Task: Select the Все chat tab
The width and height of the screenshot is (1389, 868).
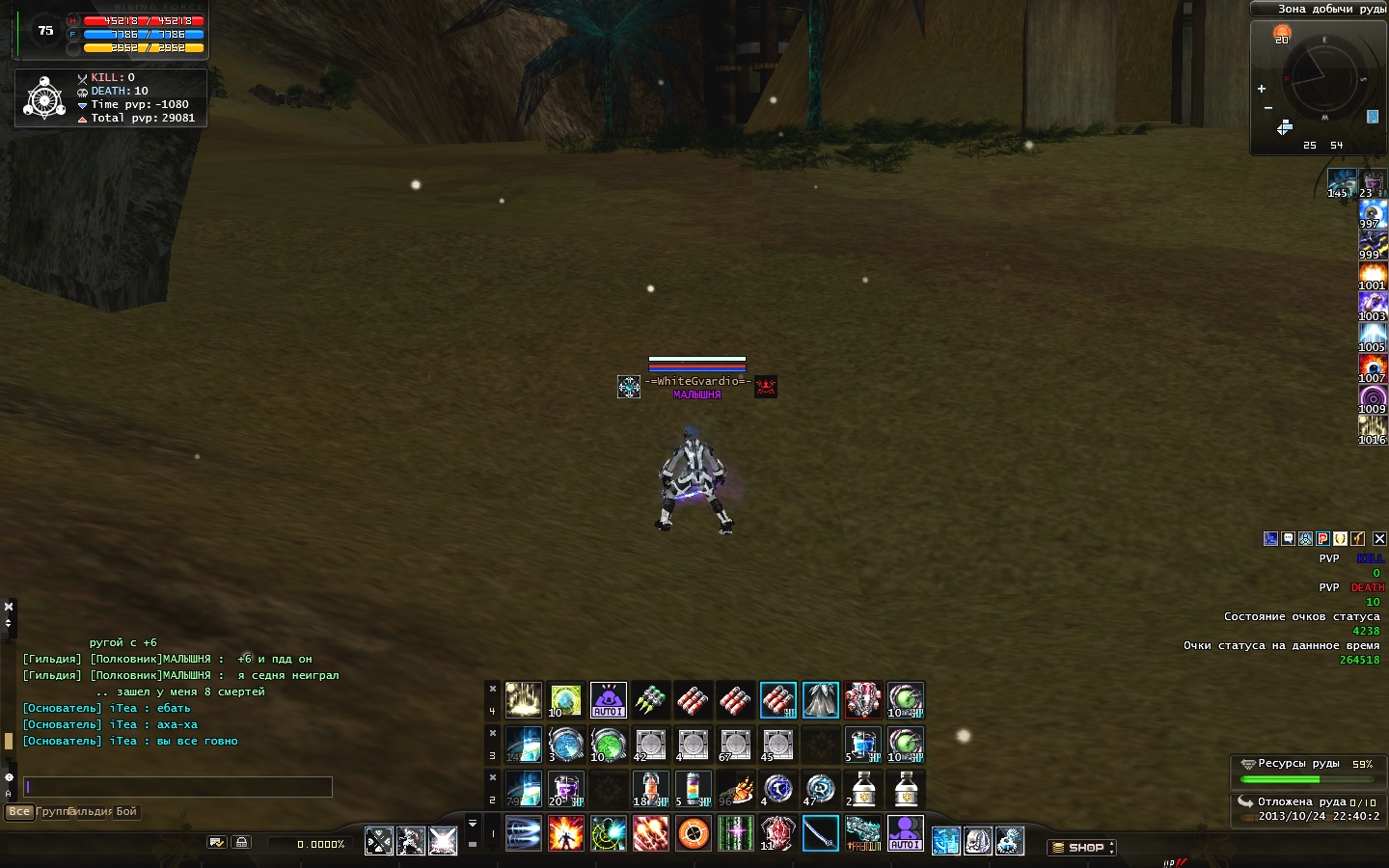Action: [19, 812]
